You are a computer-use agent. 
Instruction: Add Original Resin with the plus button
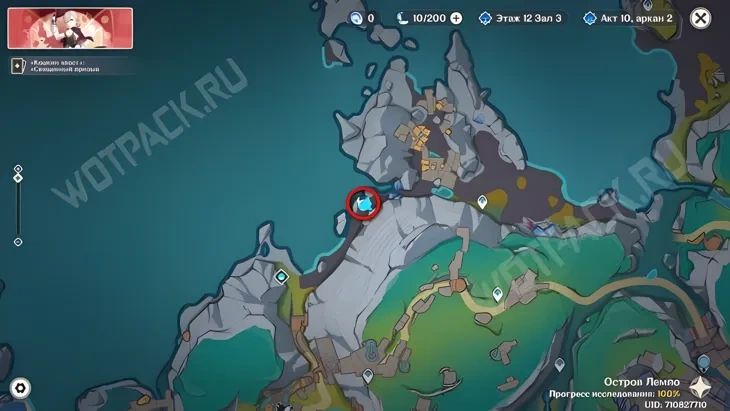pyautogui.click(x=457, y=18)
